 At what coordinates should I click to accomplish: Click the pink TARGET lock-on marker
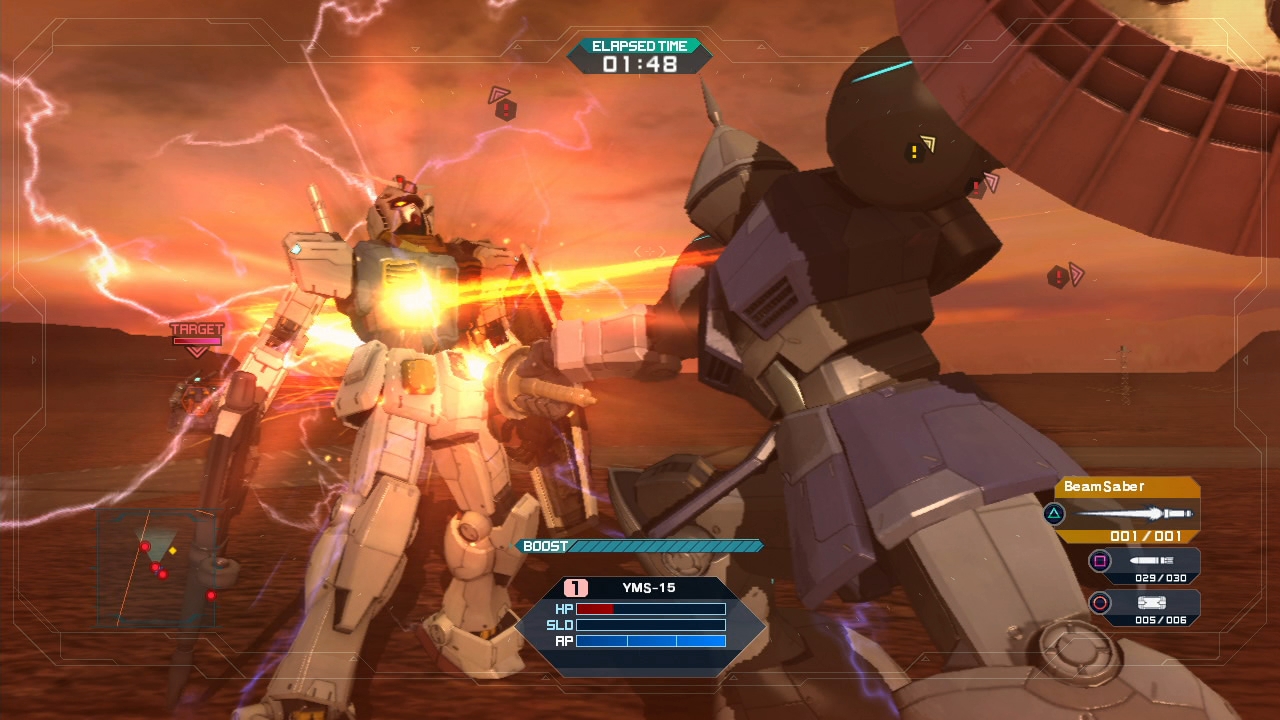[197, 337]
